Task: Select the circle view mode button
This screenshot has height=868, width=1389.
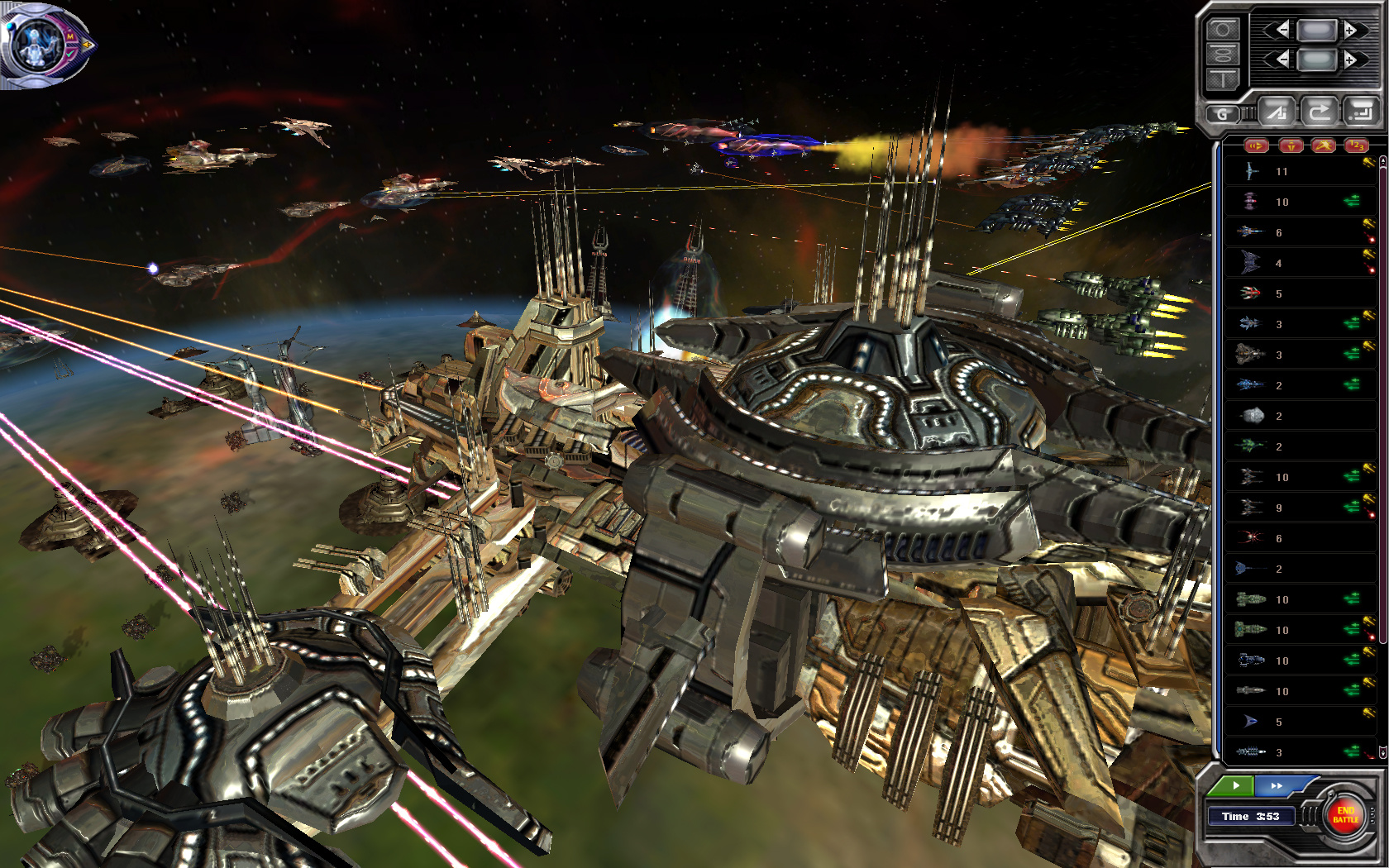Action: pyautogui.click(x=1223, y=31)
